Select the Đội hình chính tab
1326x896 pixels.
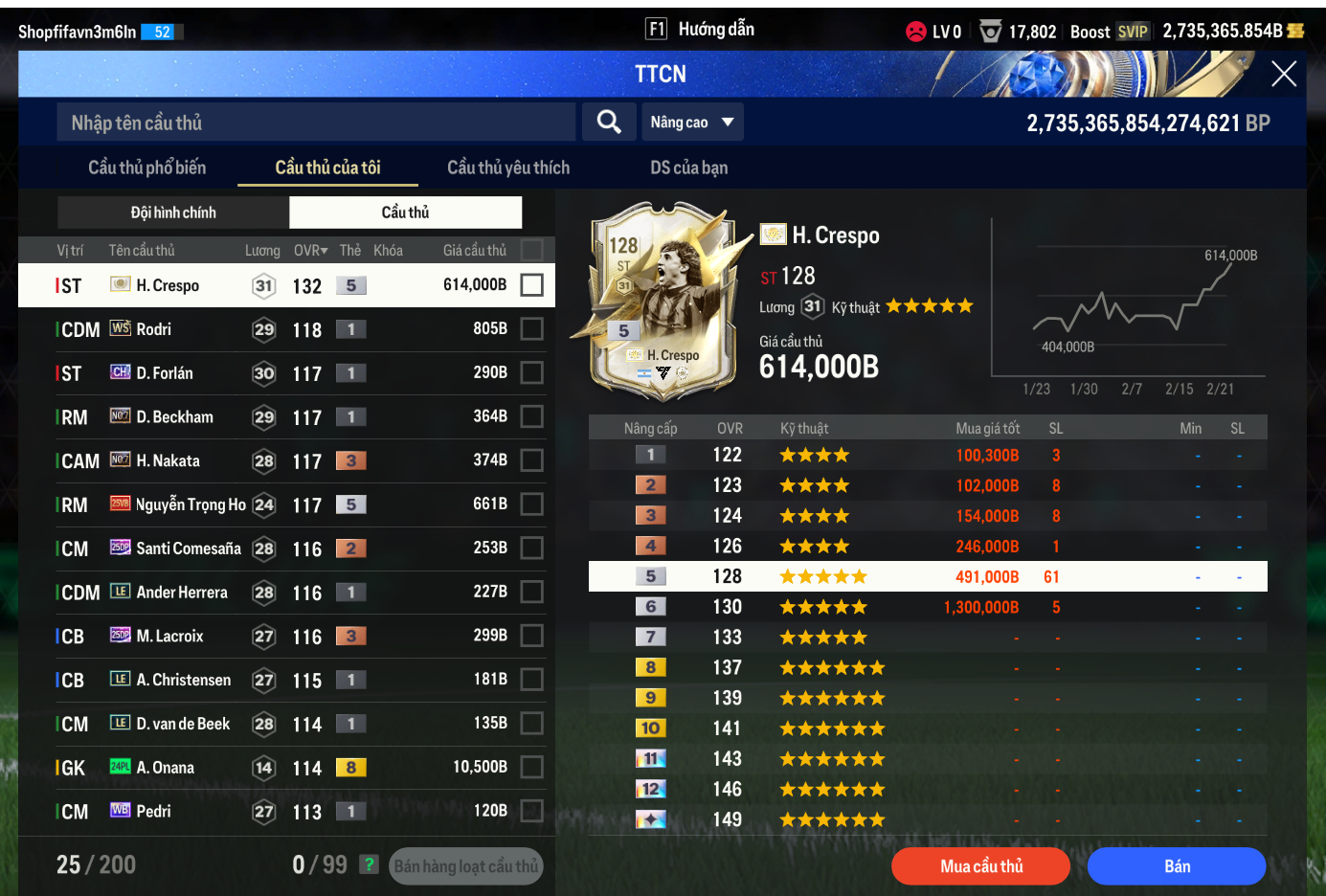pos(173,213)
